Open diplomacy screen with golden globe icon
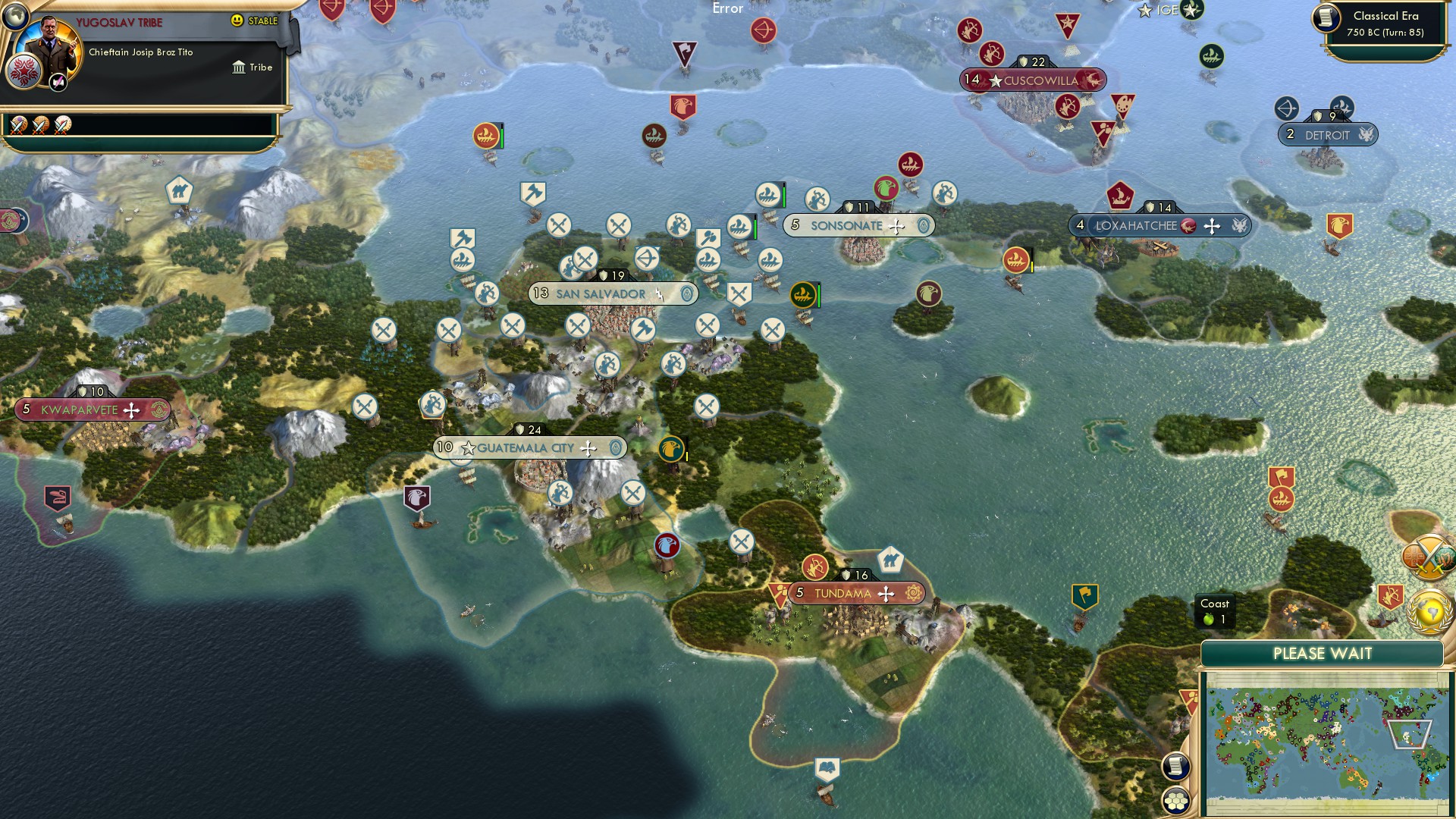 [1429, 607]
